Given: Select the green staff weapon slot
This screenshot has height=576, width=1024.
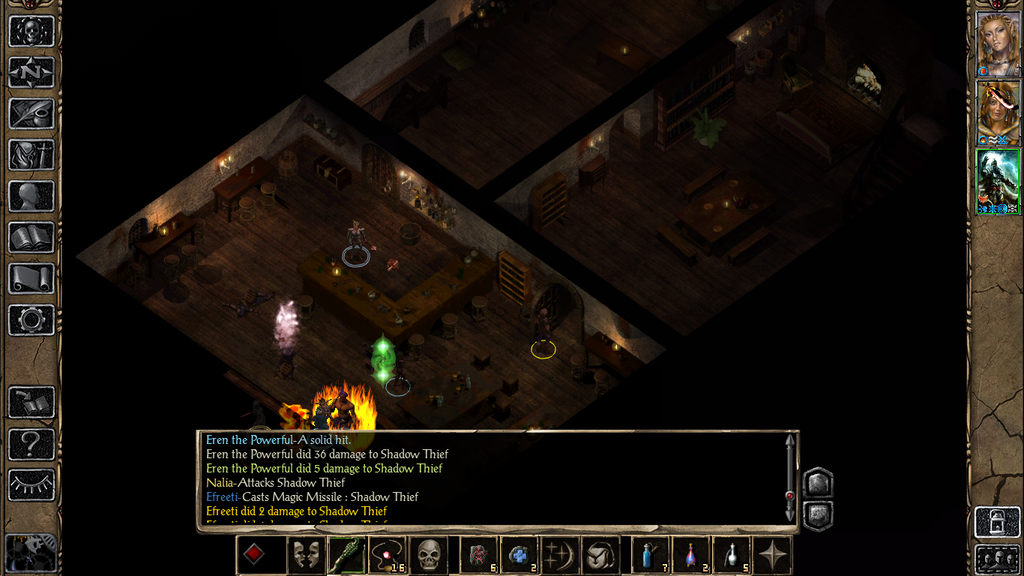Looking at the screenshot, I should tap(344, 555).
